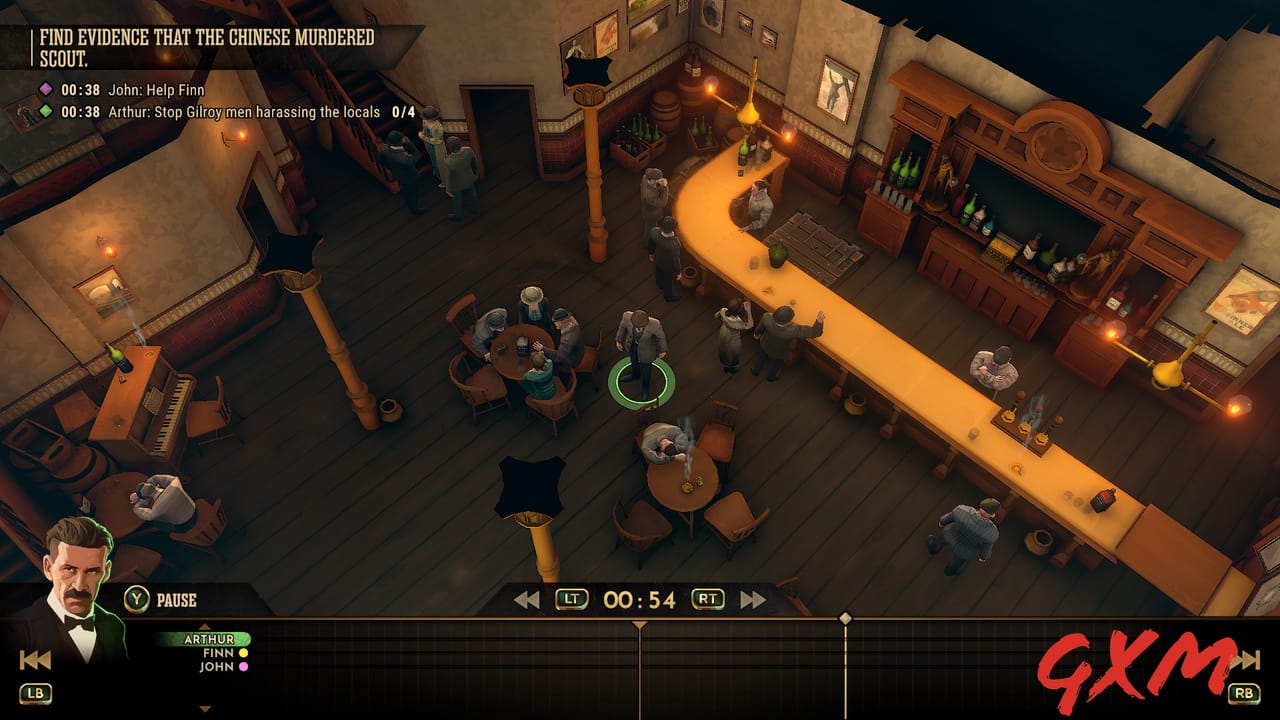This screenshot has height=720, width=1280.
Task: Expand the down chevron below John's name
Action: tap(204, 709)
